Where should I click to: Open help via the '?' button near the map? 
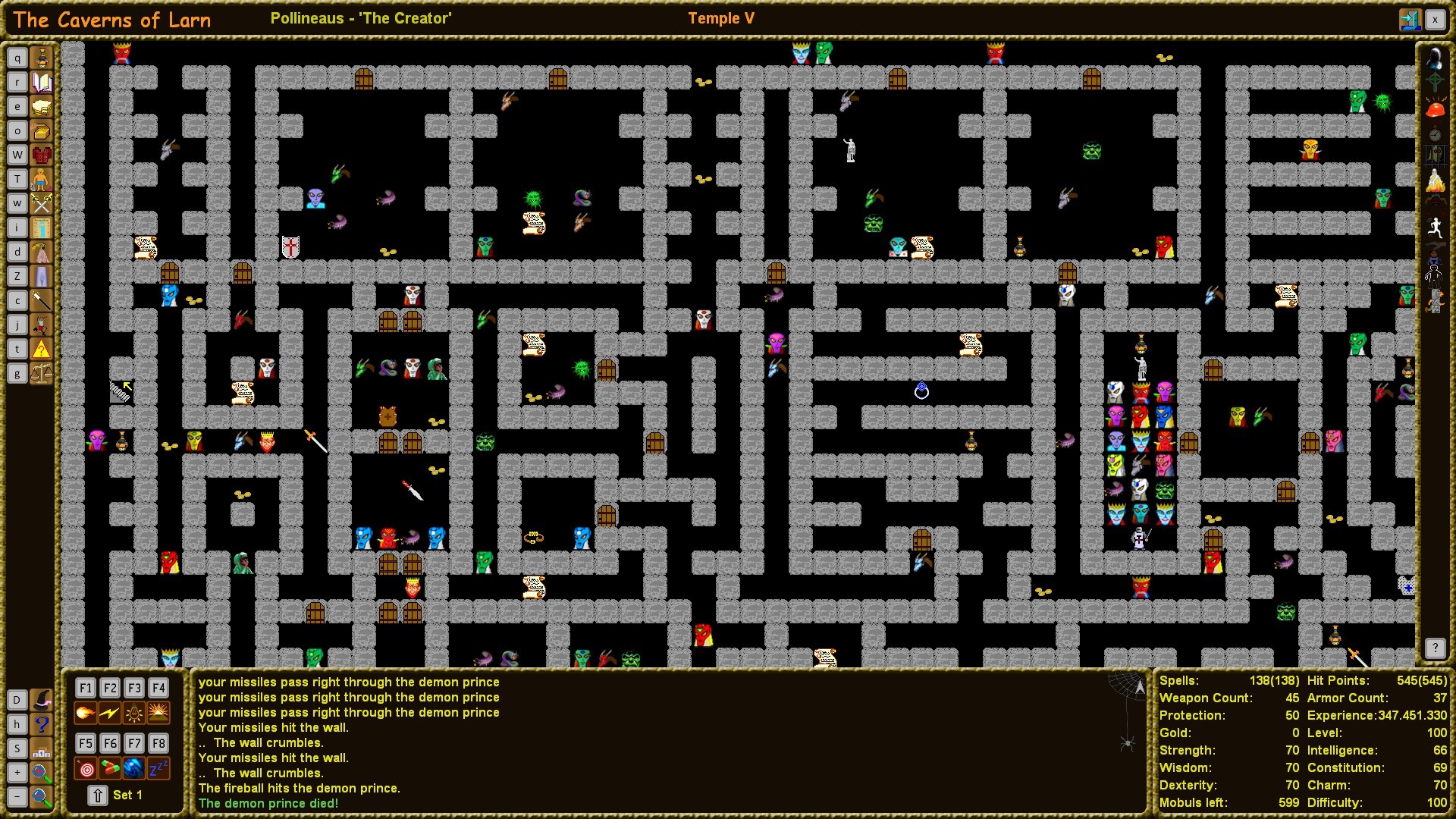click(1436, 648)
